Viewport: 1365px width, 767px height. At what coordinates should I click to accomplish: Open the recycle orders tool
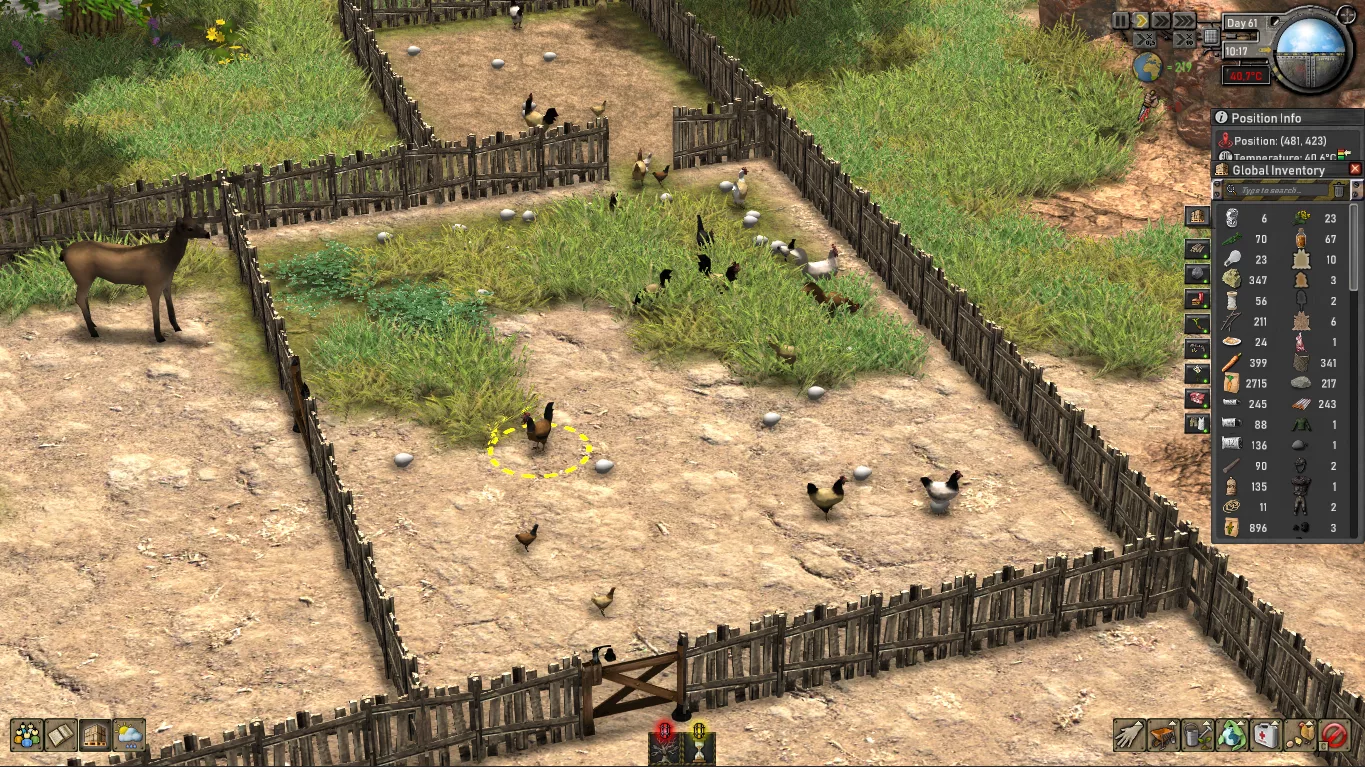tap(1232, 735)
